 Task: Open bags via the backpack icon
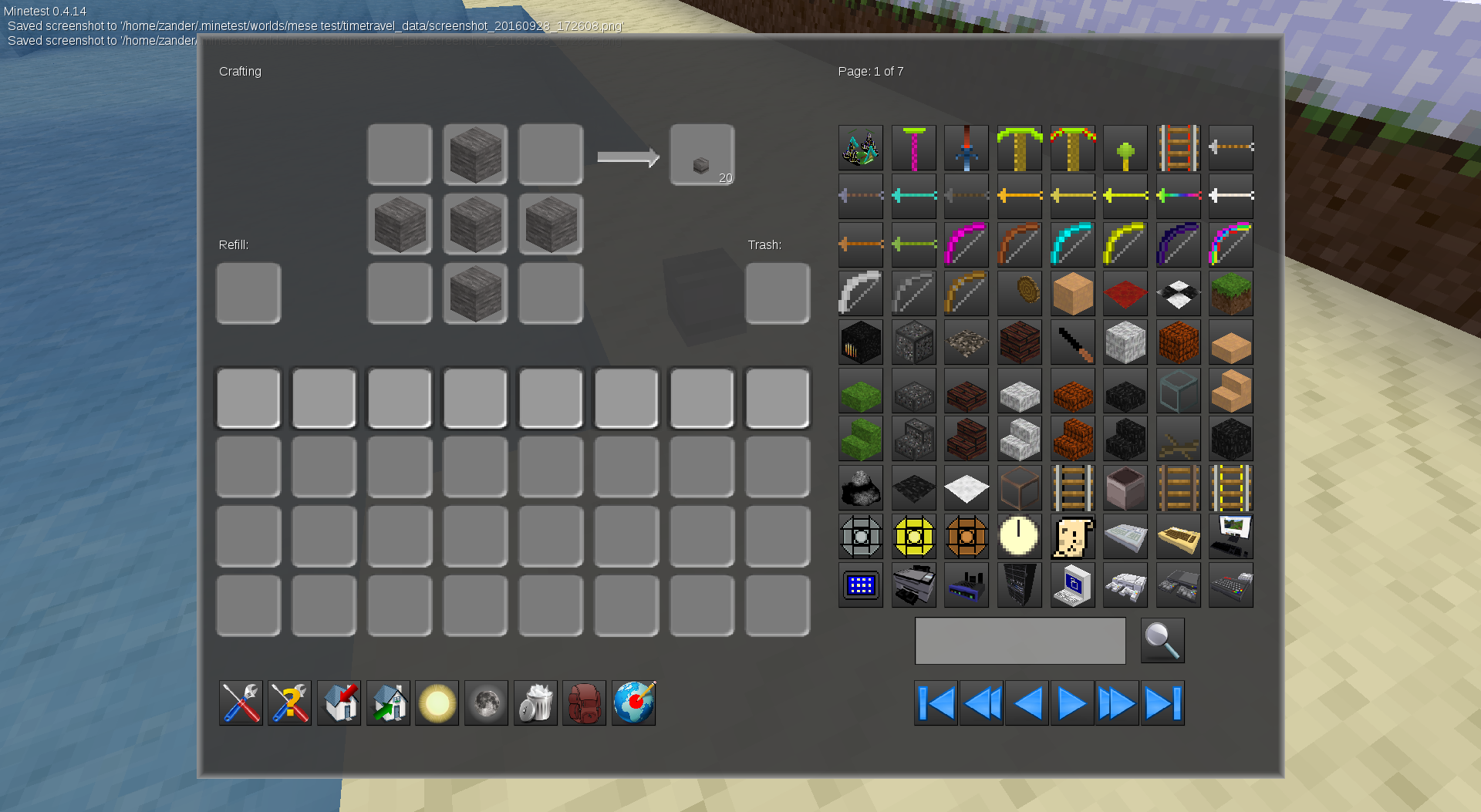pos(584,702)
